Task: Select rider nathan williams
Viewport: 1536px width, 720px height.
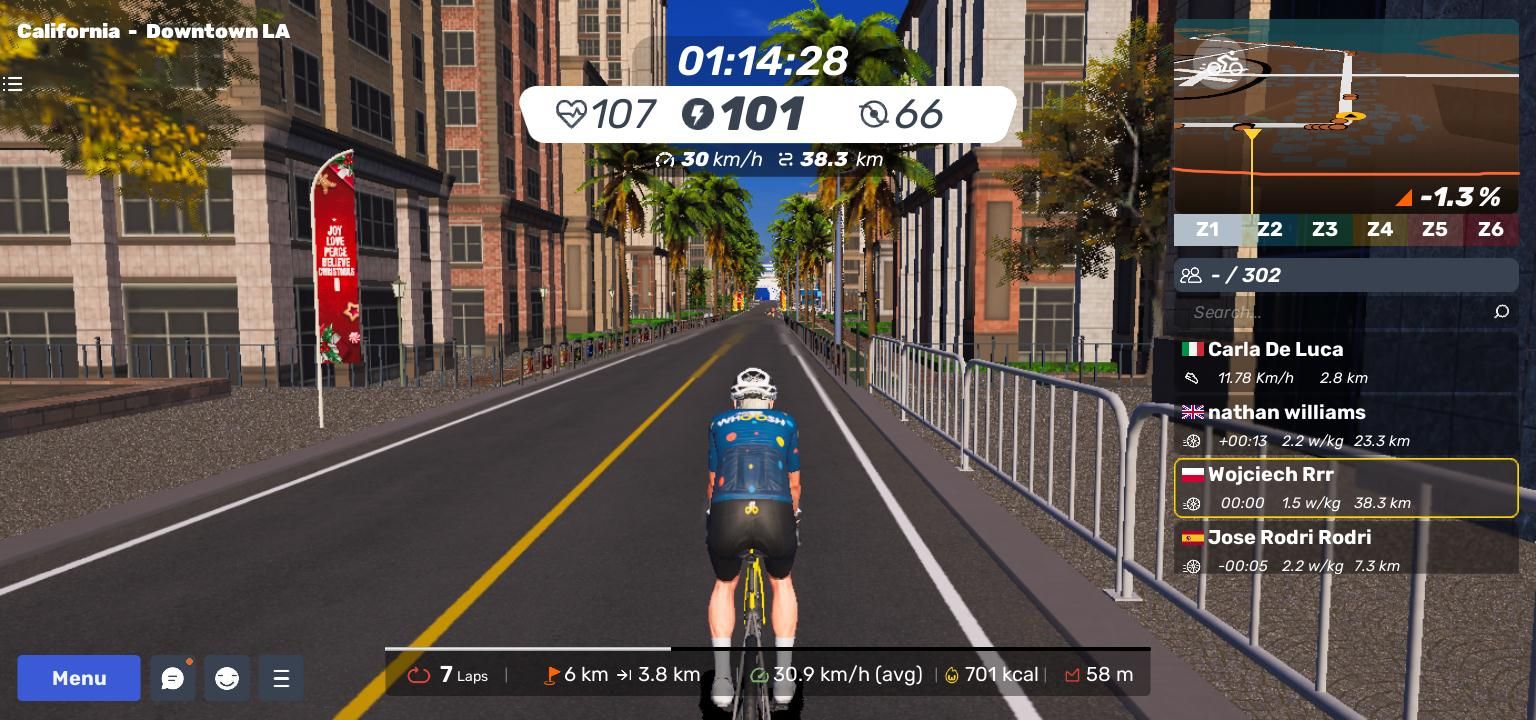Action: point(1345,425)
